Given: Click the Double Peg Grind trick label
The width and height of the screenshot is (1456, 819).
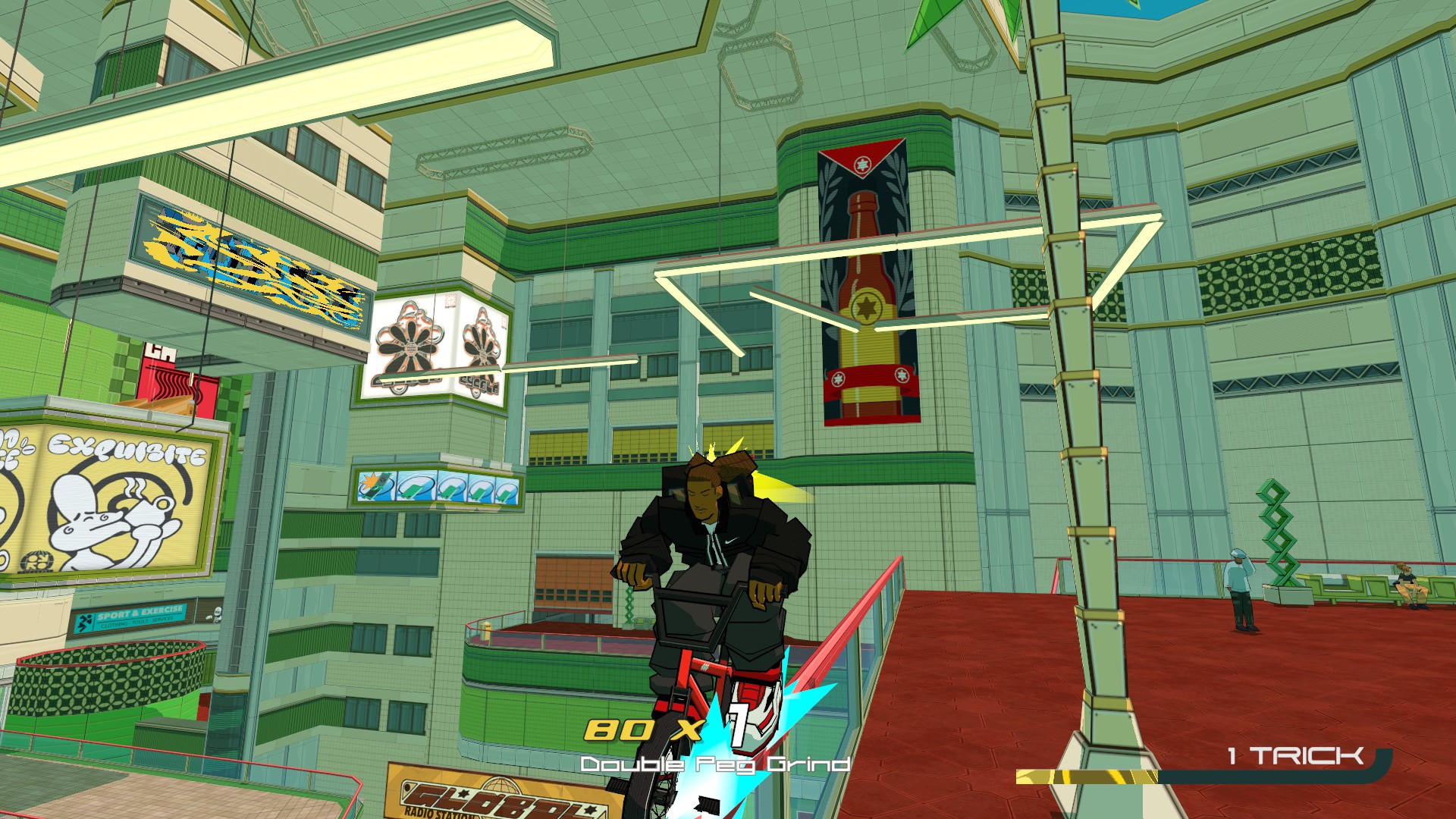Looking at the screenshot, I should (716, 764).
